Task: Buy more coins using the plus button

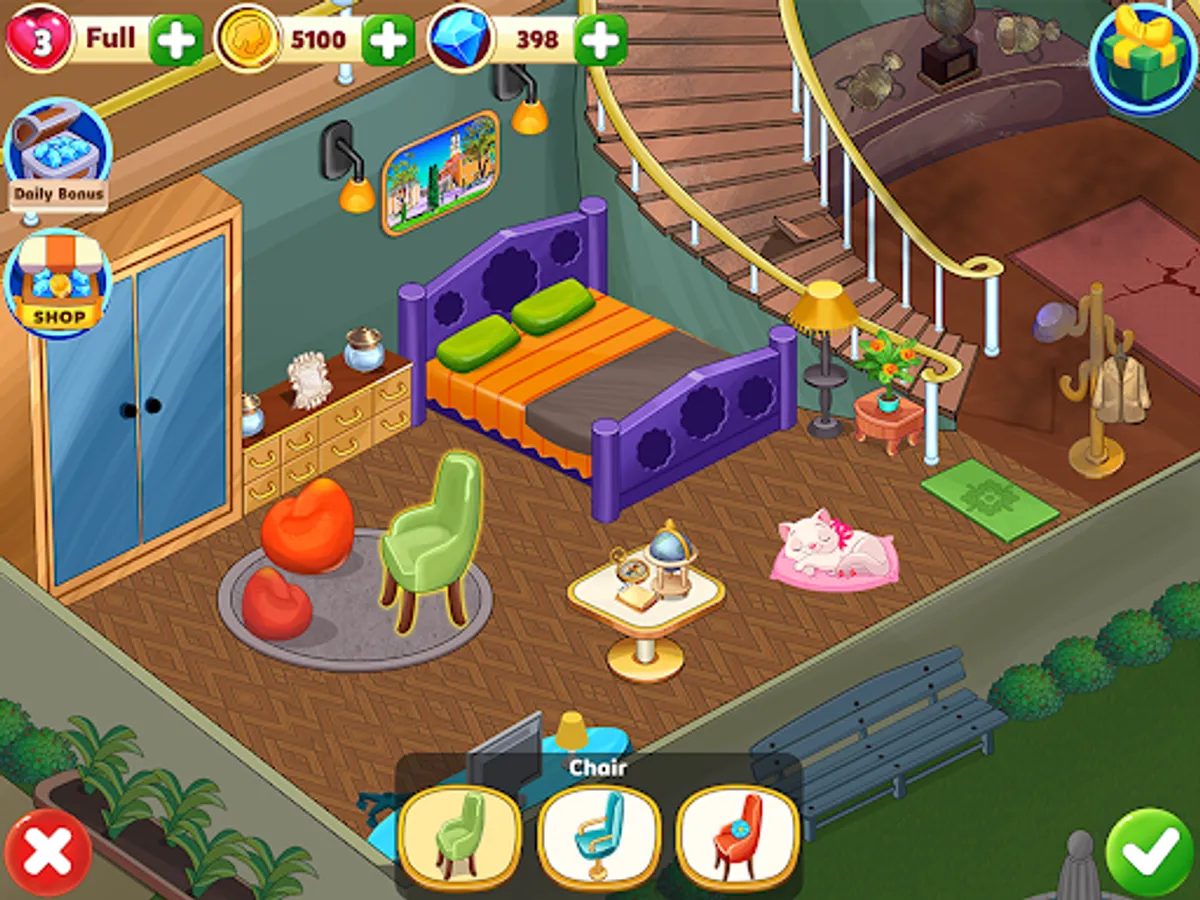Action: pos(388,40)
